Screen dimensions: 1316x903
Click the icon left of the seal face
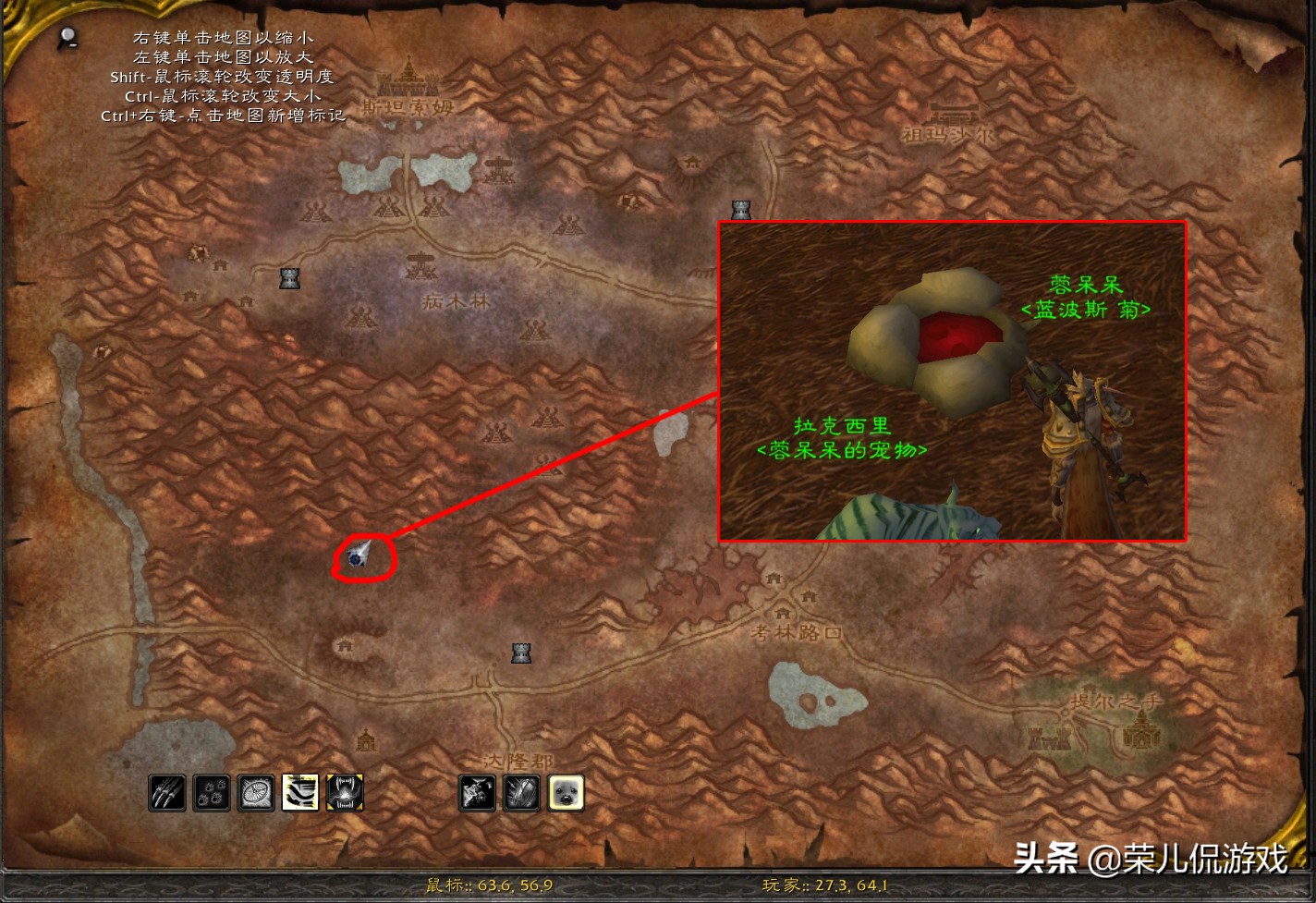pyautogui.click(x=521, y=793)
